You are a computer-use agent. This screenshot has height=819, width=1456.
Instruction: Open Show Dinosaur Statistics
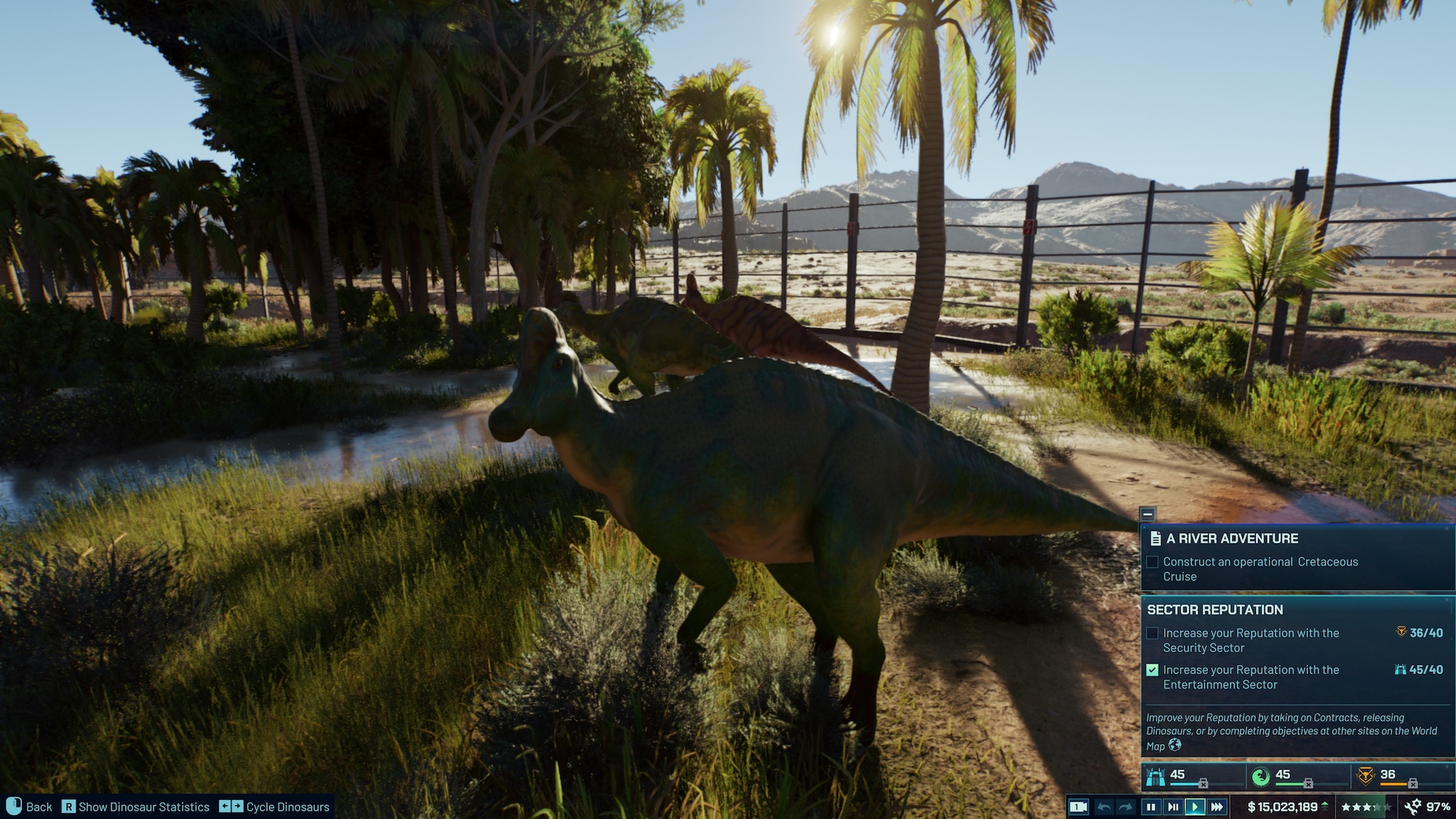[x=136, y=807]
